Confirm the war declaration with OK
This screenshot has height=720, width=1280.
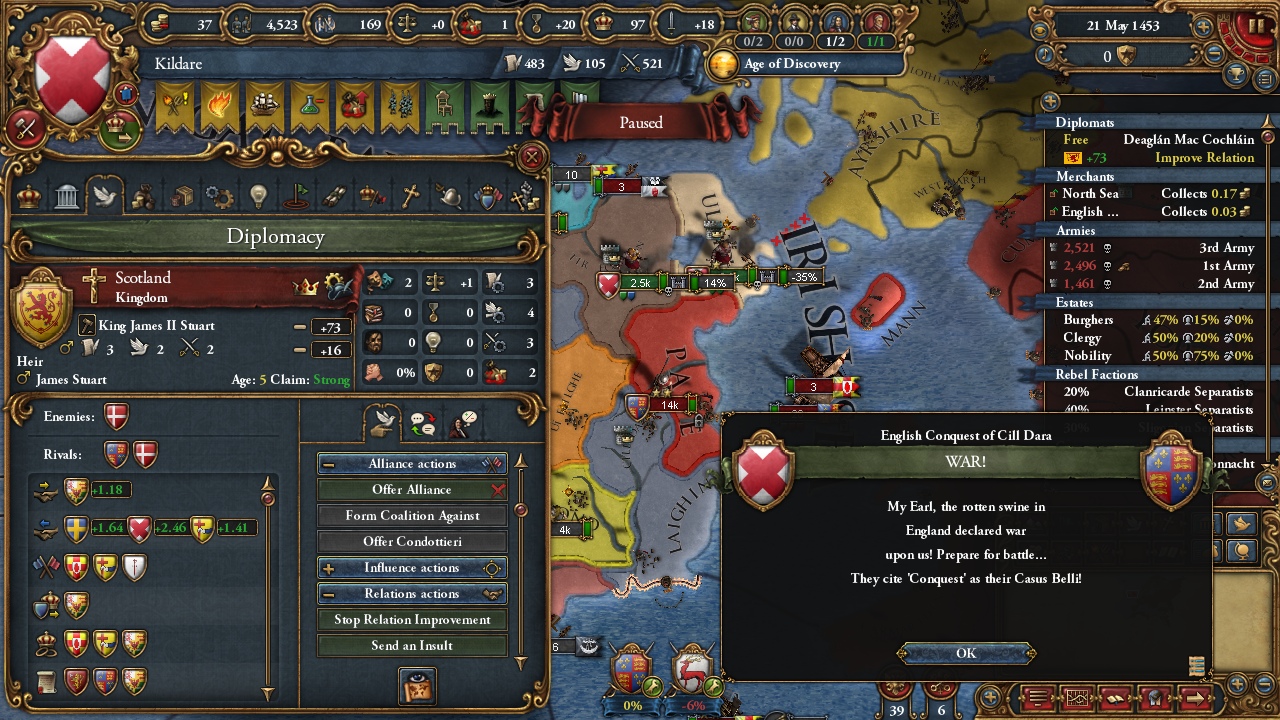click(965, 653)
